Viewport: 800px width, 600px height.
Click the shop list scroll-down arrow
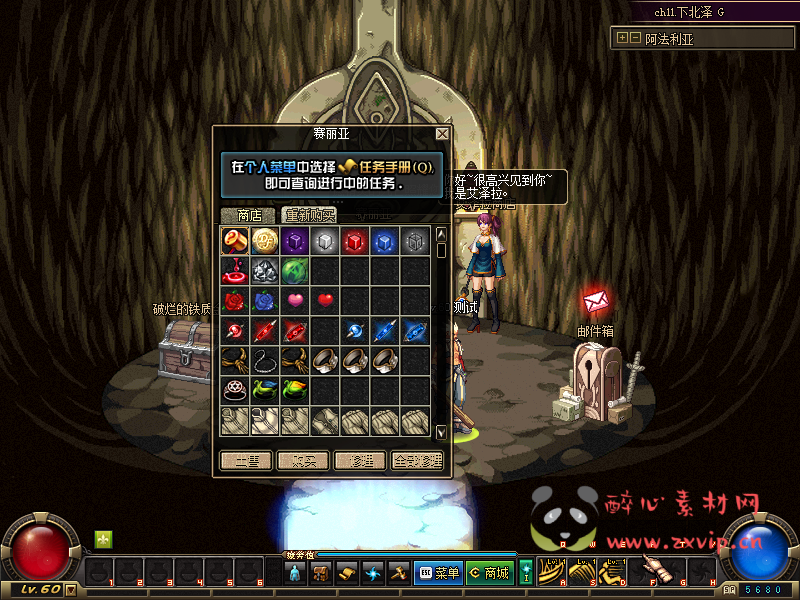442,432
